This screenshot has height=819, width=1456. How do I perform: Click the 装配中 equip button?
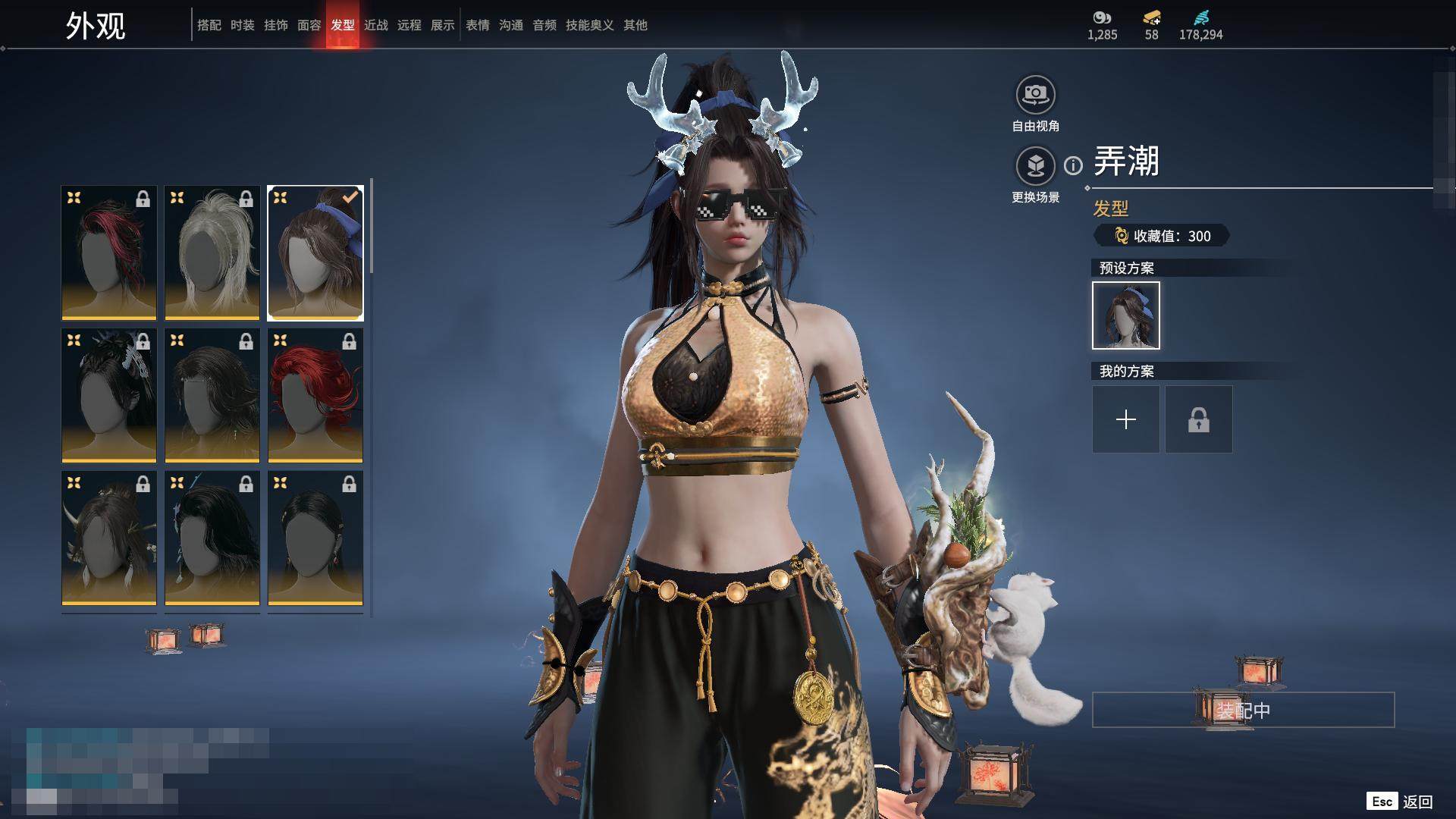coord(1243,710)
